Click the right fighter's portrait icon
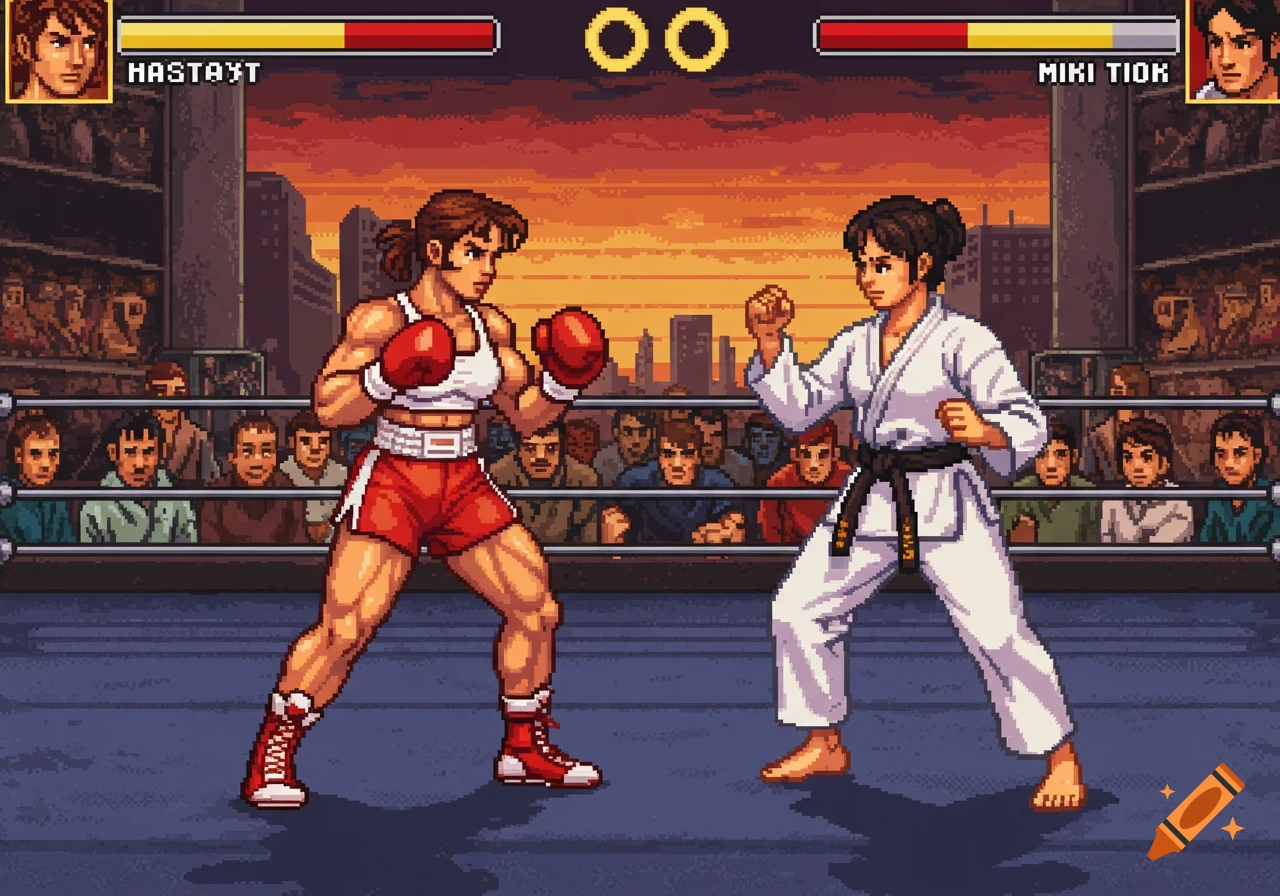 (x=1235, y=50)
